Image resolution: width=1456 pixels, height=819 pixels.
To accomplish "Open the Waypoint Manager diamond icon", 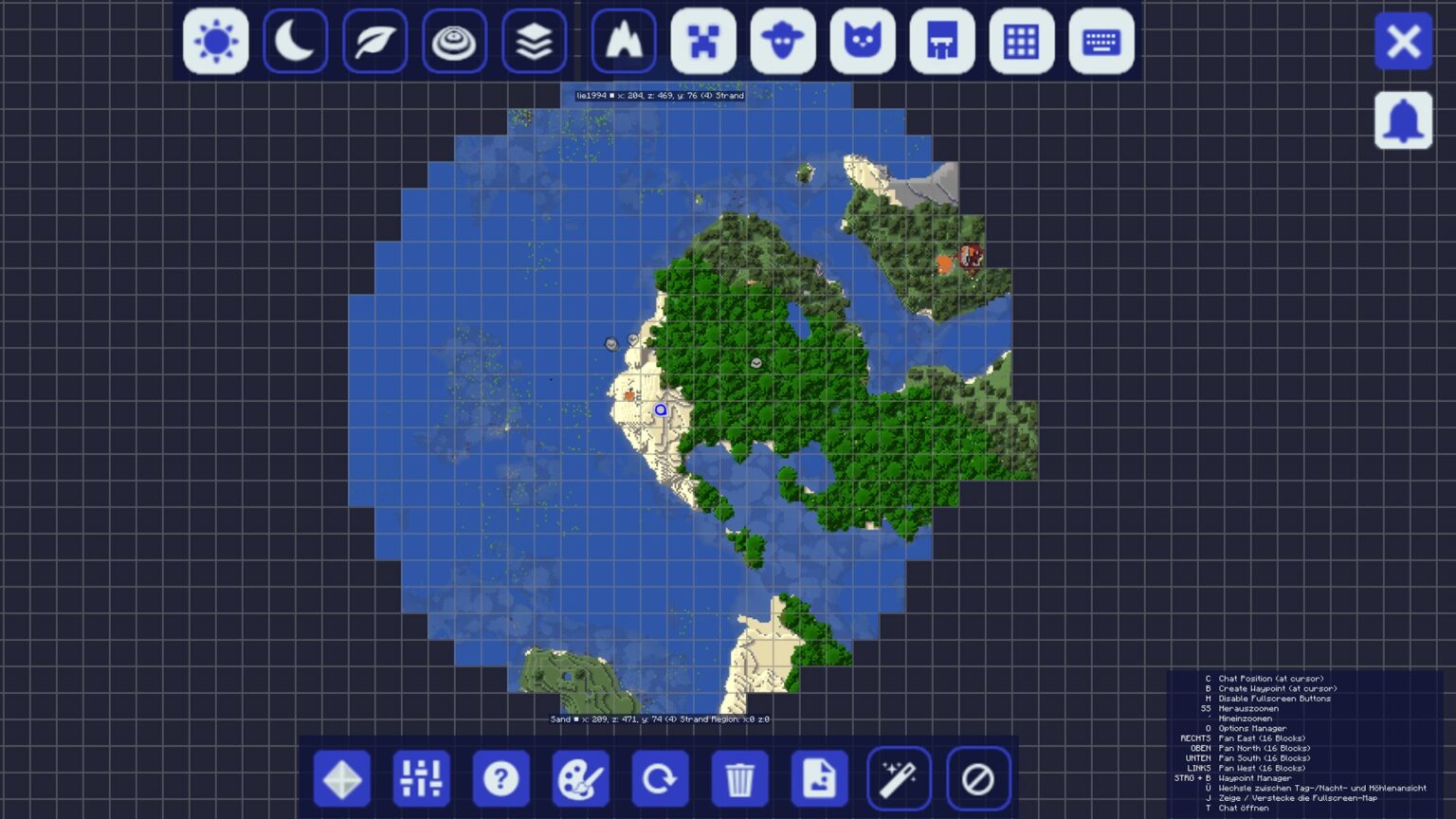I will [341, 777].
